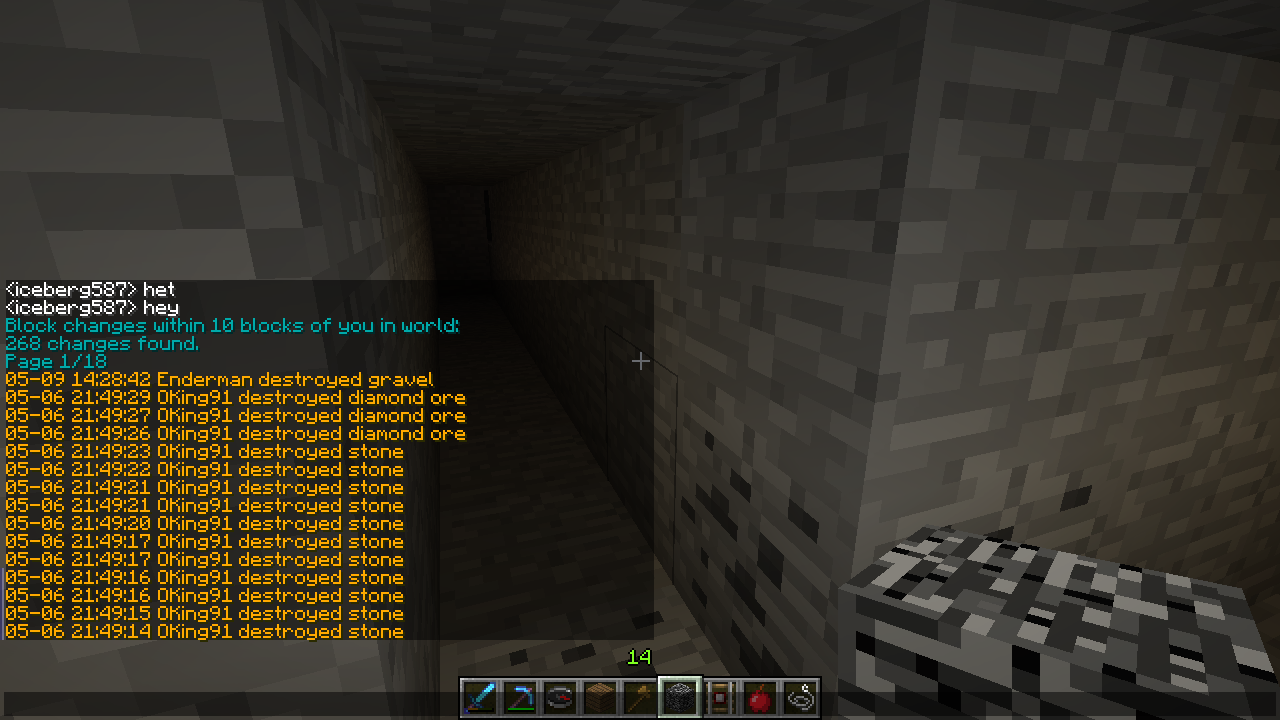Click the topmost 'destroyed diamond ore' log entry
The image size is (1280, 720).
(x=236, y=397)
